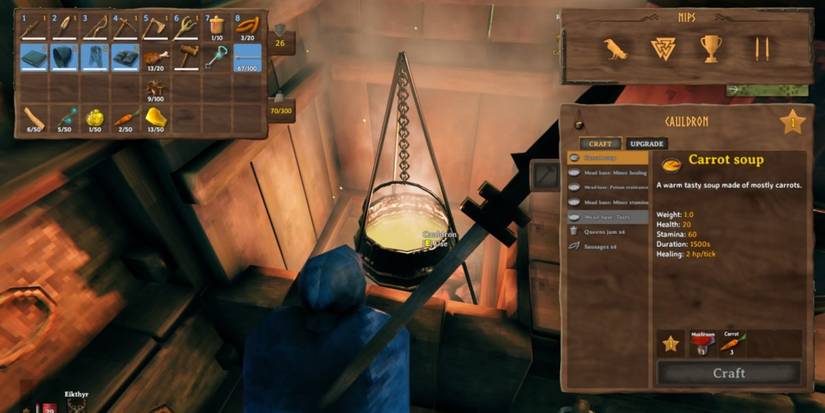This screenshot has height=413, width=825.
Task: Select the axe in hotbar slot 5
Action: (x=155, y=27)
